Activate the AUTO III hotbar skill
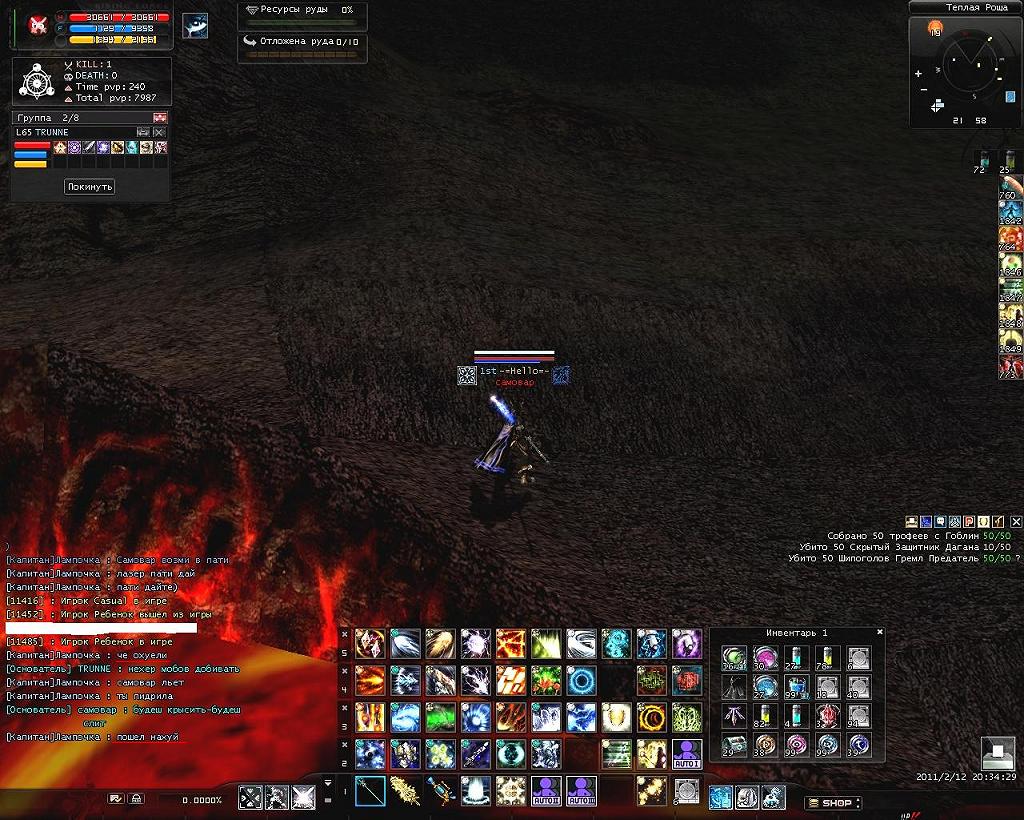The height and width of the screenshot is (820, 1024). 582,790
